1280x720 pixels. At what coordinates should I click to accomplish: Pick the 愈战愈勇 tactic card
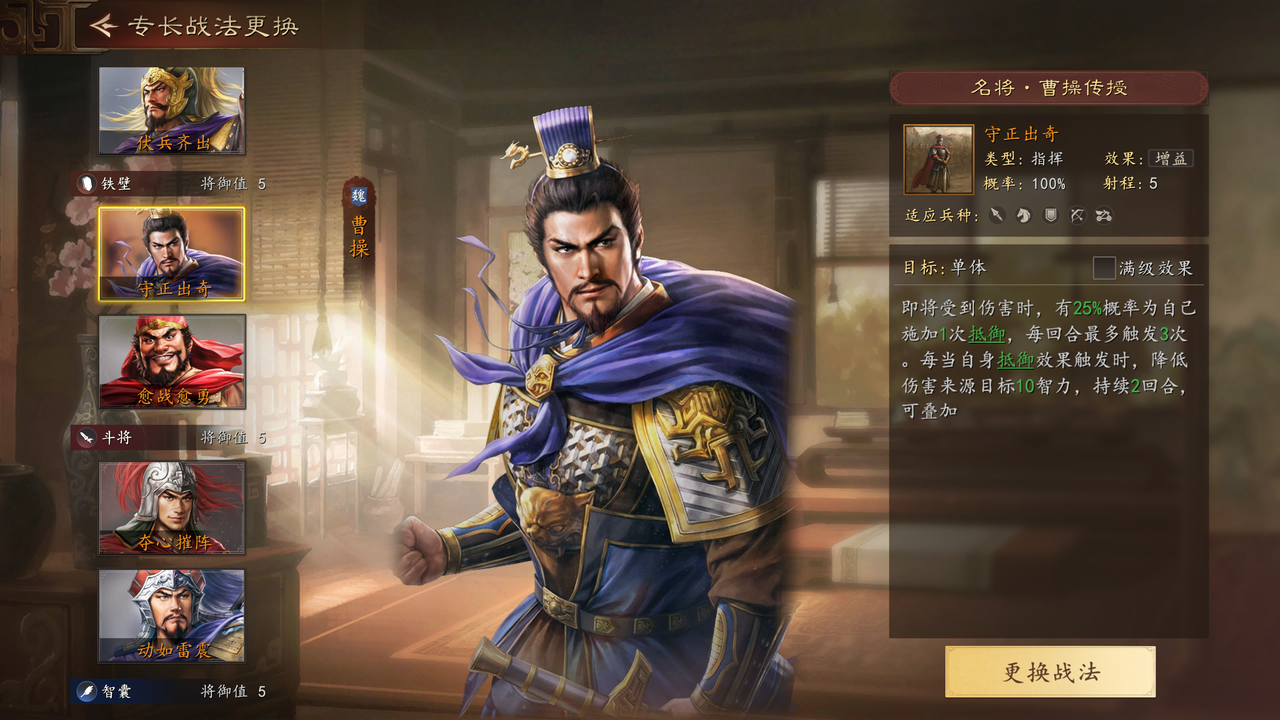pos(171,361)
